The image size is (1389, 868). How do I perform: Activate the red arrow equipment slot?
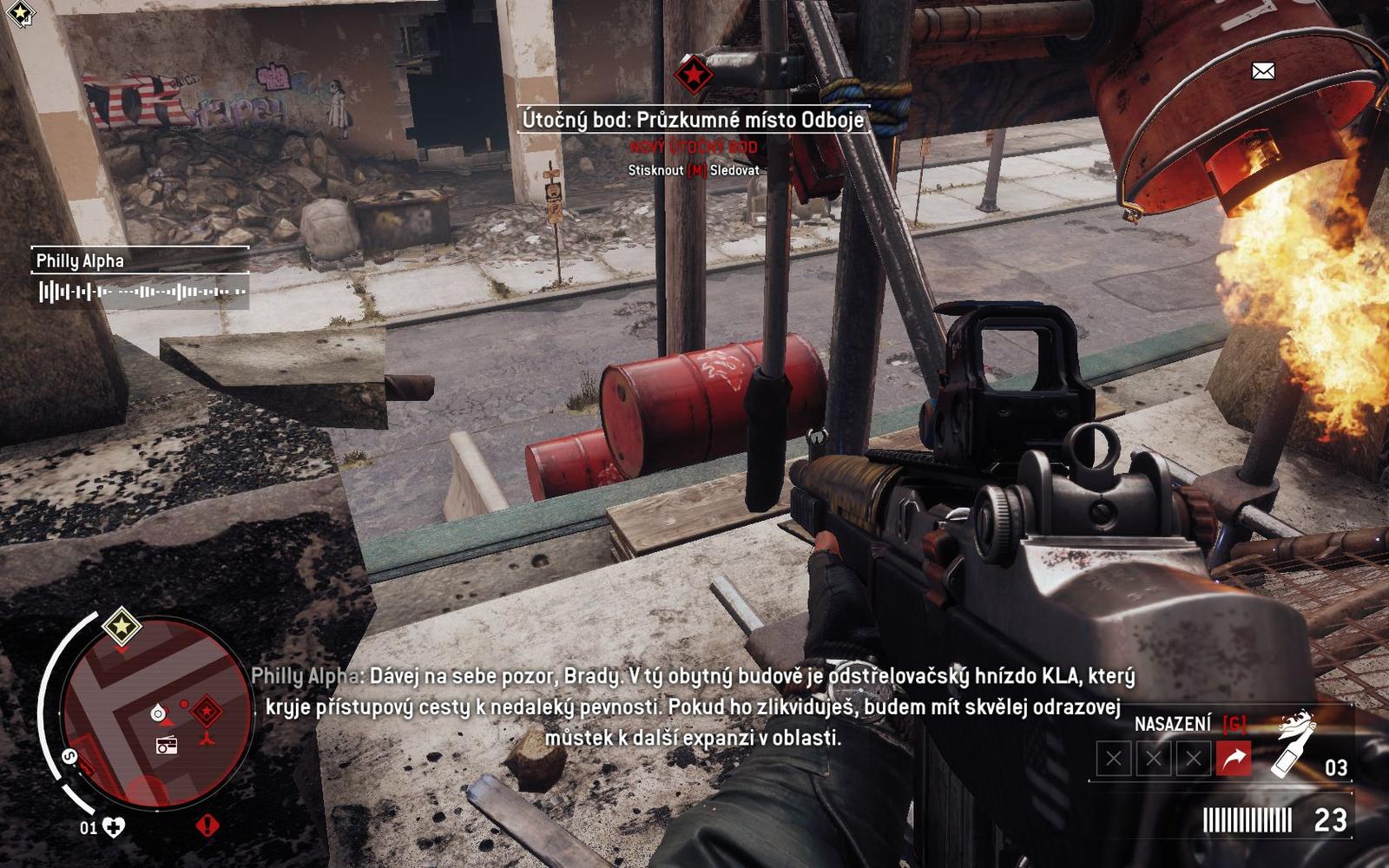click(x=1234, y=759)
